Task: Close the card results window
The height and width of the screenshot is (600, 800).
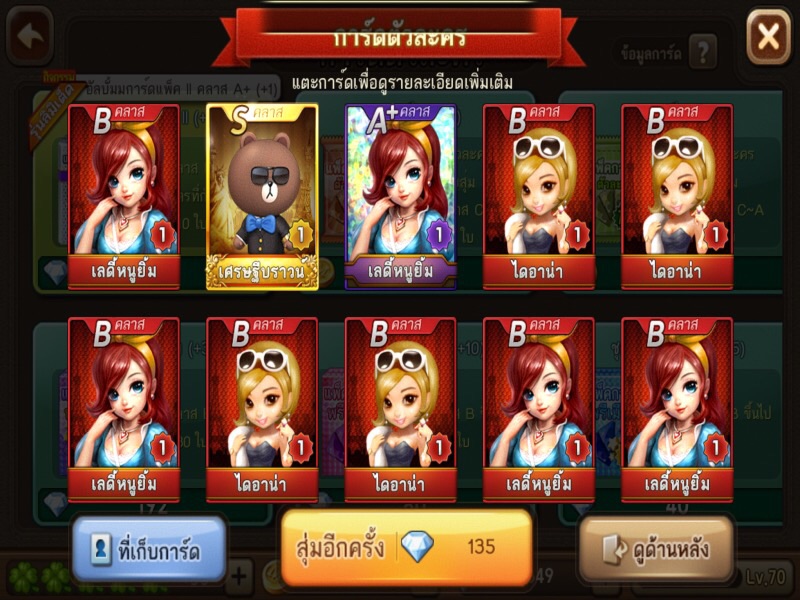Action: (x=768, y=37)
